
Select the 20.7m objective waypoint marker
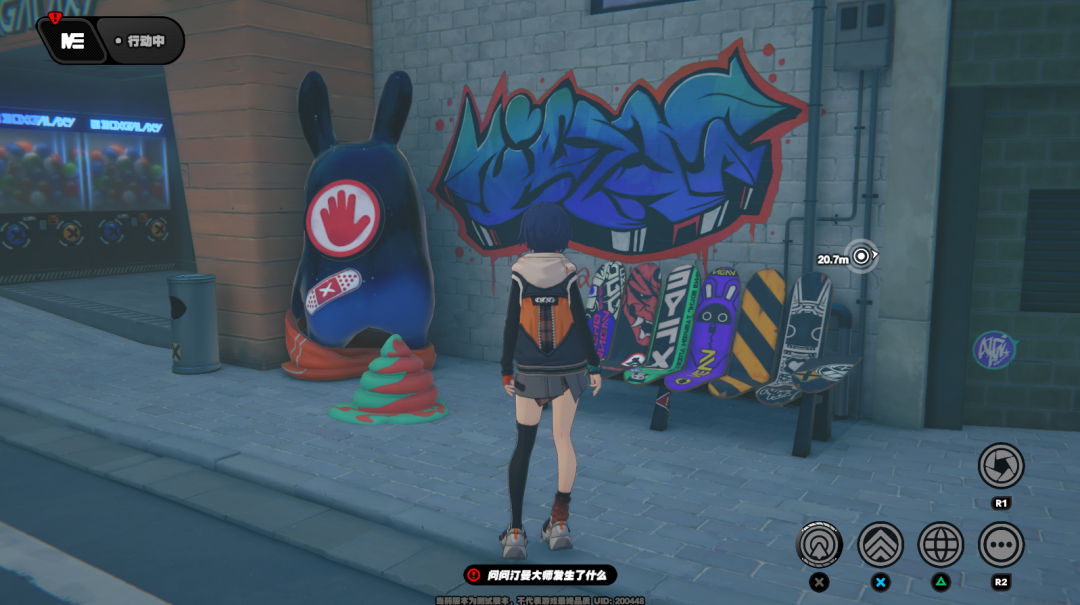(x=860, y=257)
